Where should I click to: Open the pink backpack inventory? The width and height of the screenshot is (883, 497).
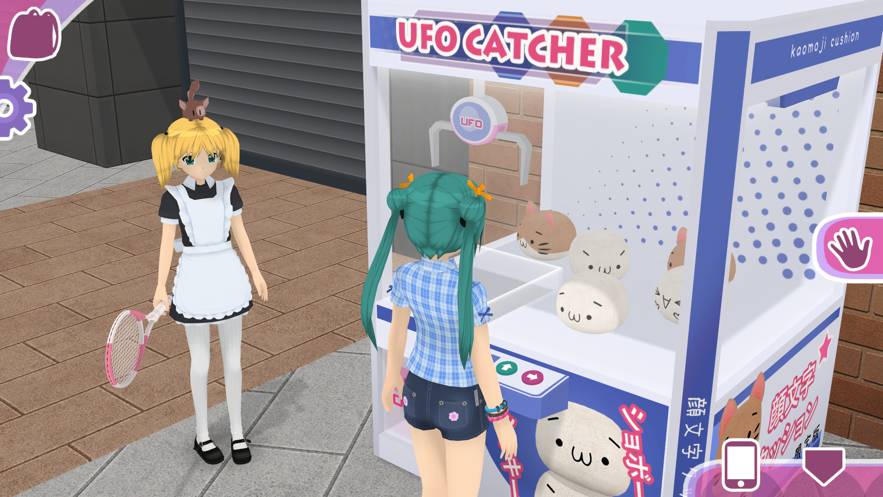click(x=33, y=33)
